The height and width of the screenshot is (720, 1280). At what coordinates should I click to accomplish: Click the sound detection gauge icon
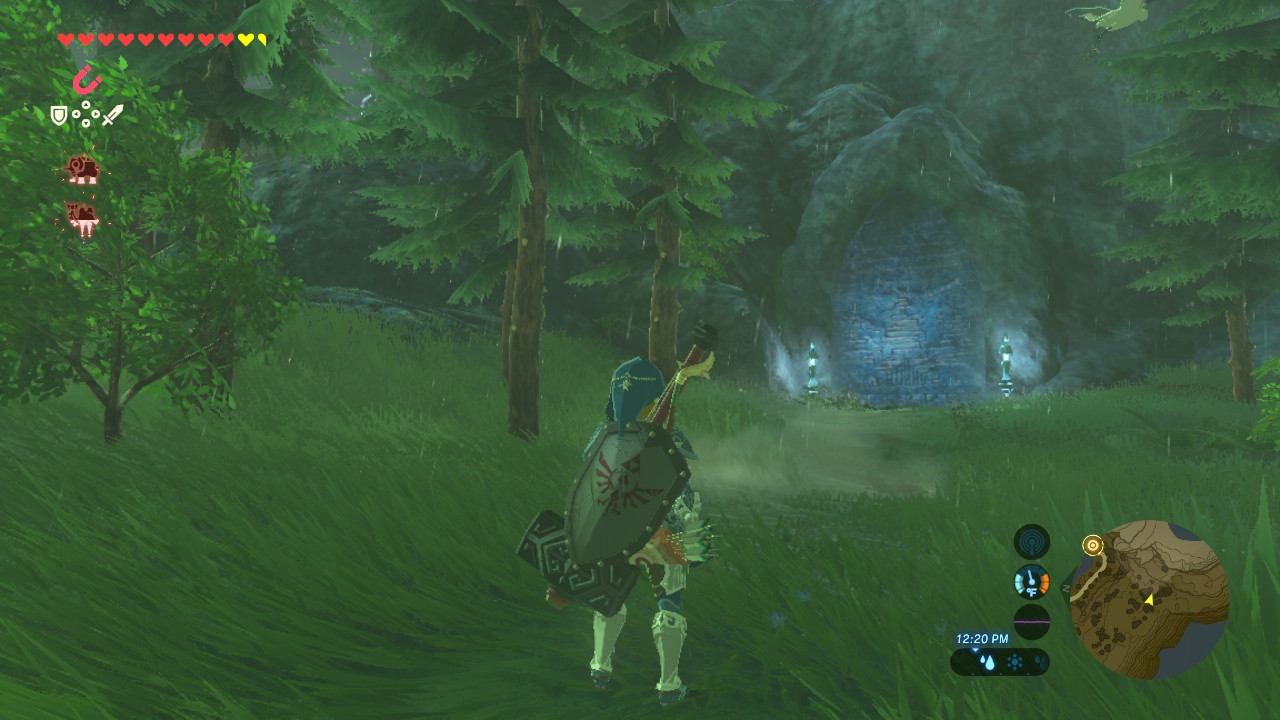pyautogui.click(x=1032, y=541)
